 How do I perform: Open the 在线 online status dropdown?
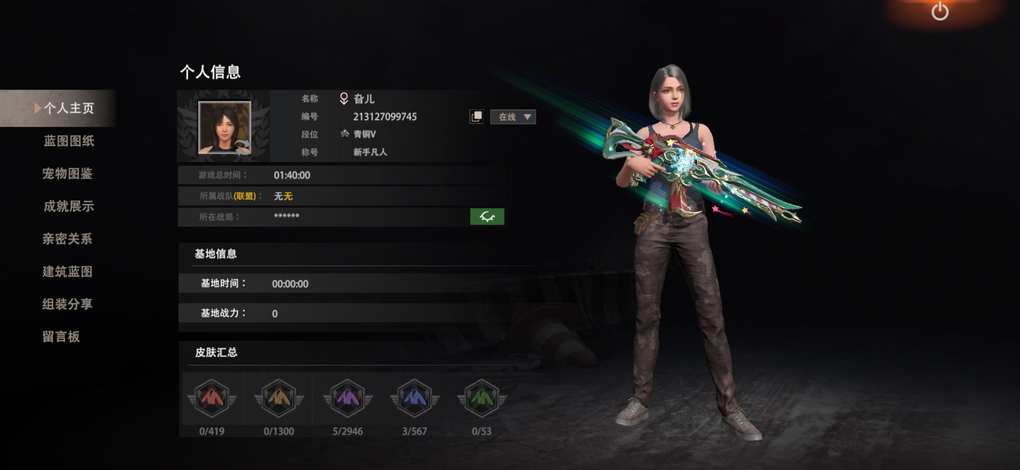[x=513, y=117]
